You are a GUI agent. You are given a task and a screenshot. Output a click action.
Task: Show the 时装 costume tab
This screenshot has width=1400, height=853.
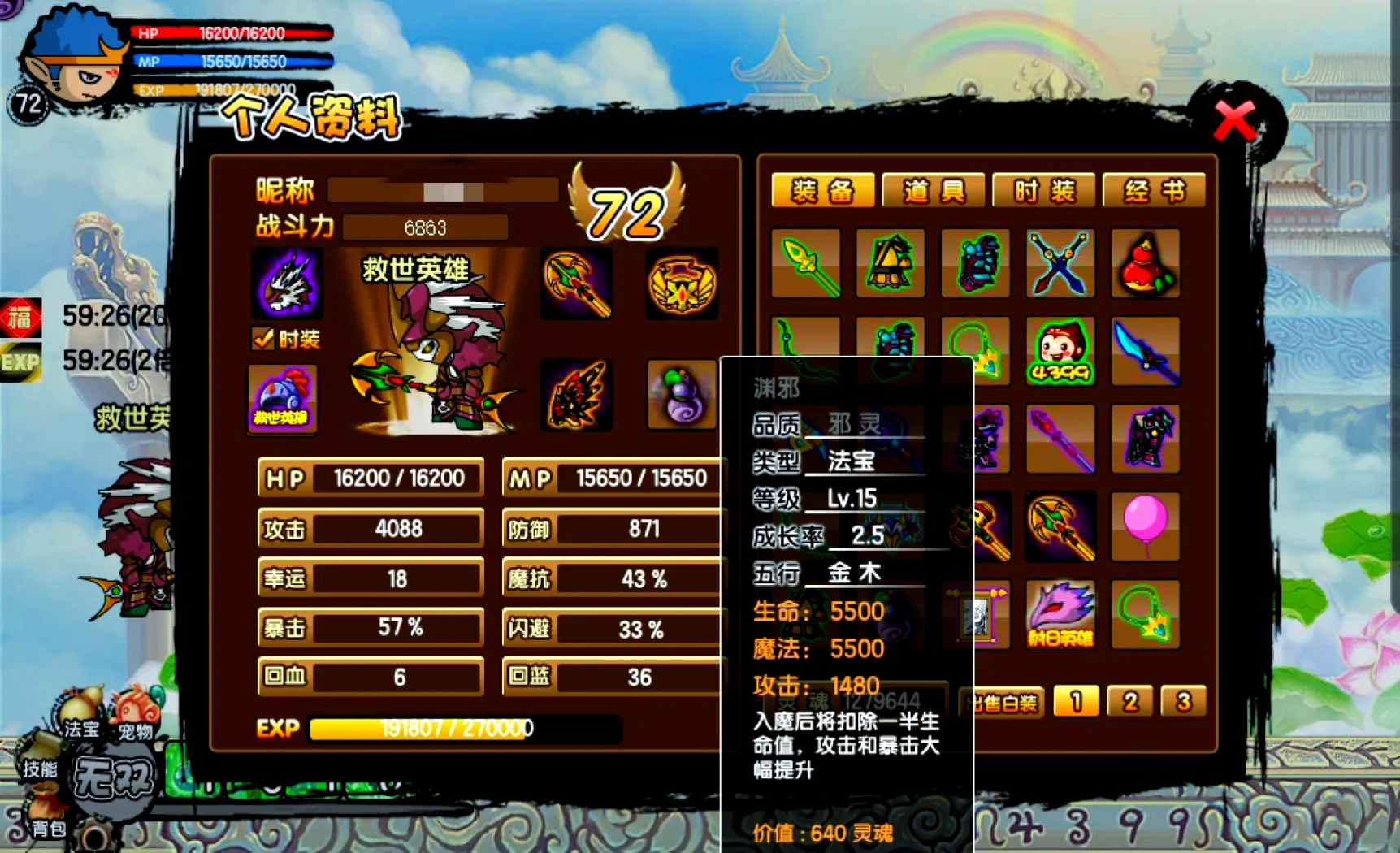[1043, 191]
